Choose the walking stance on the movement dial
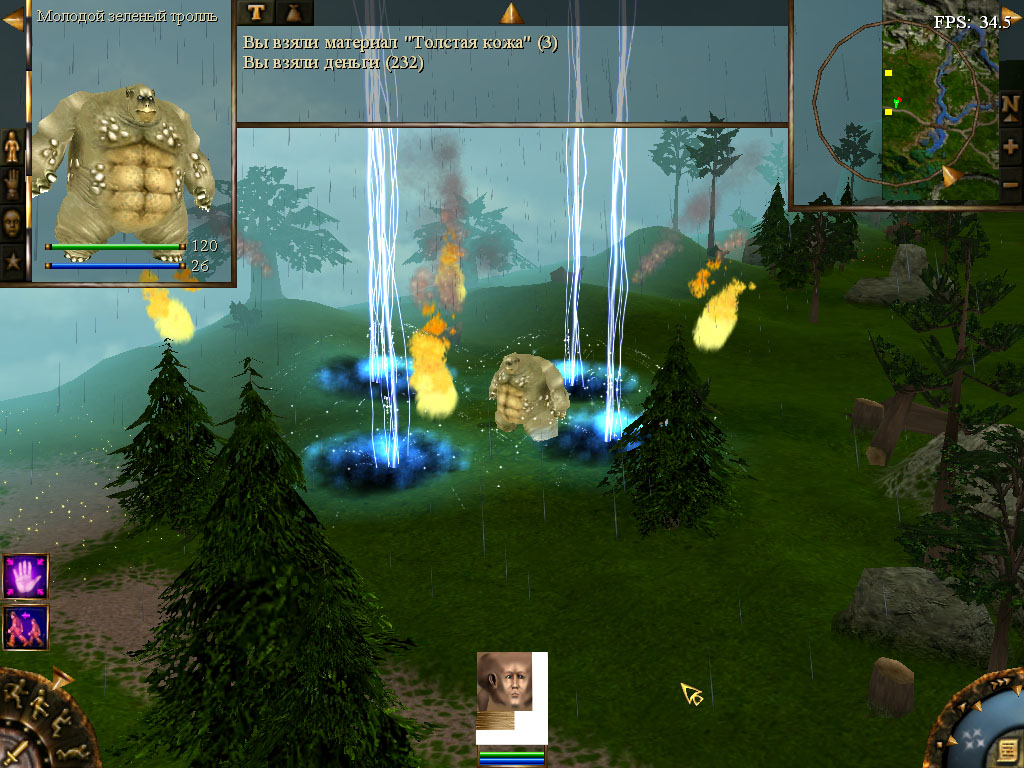The width and height of the screenshot is (1024, 768). (x=41, y=703)
